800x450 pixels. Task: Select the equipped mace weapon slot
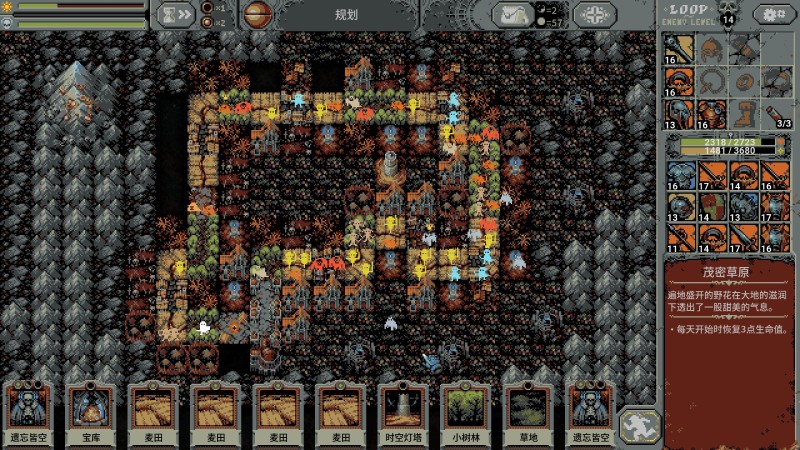[x=680, y=48]
